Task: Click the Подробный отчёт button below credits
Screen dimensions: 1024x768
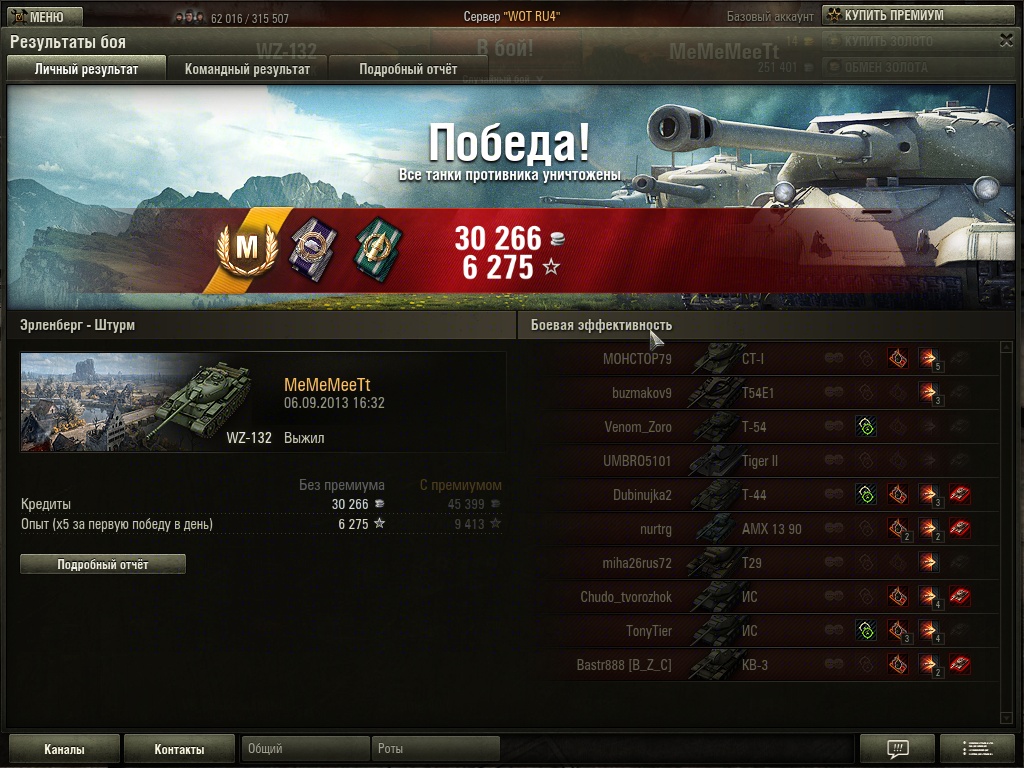Action: (103, 564)
